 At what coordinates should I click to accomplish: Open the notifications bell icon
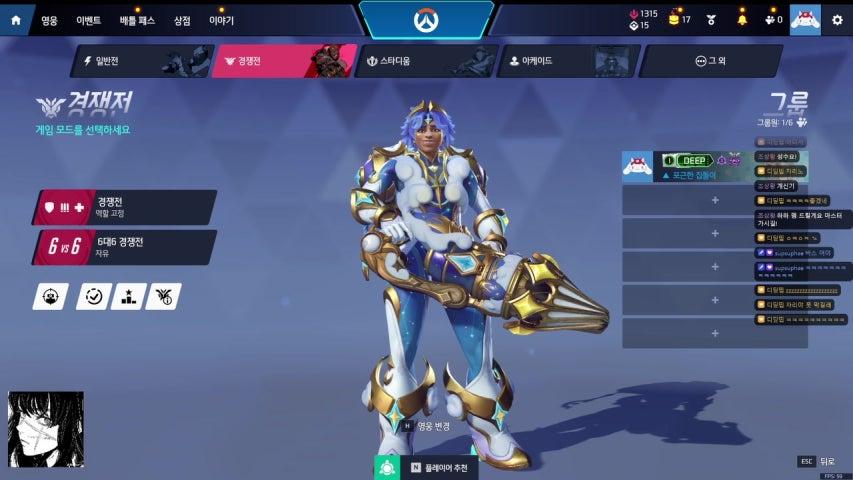[741, 20]
